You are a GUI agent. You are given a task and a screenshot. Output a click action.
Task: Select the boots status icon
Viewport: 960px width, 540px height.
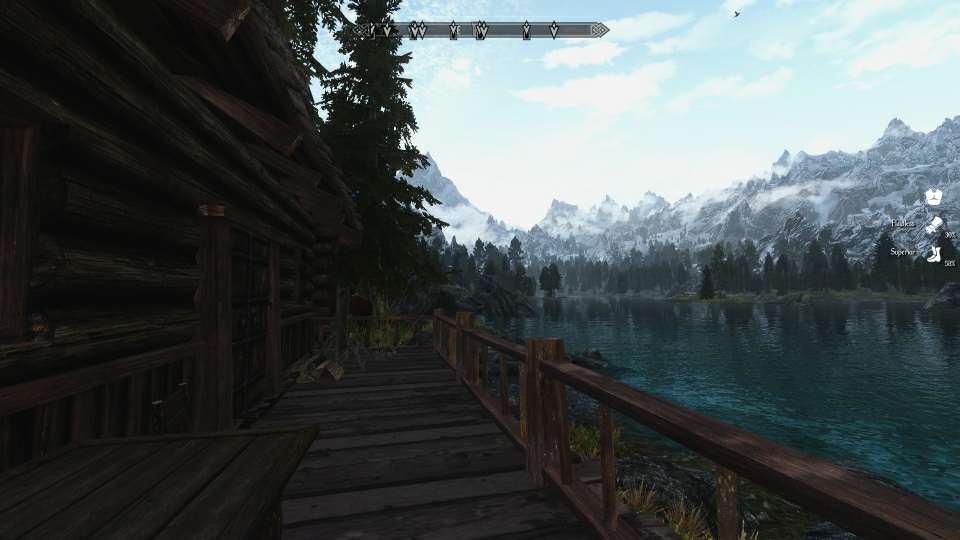933,253
